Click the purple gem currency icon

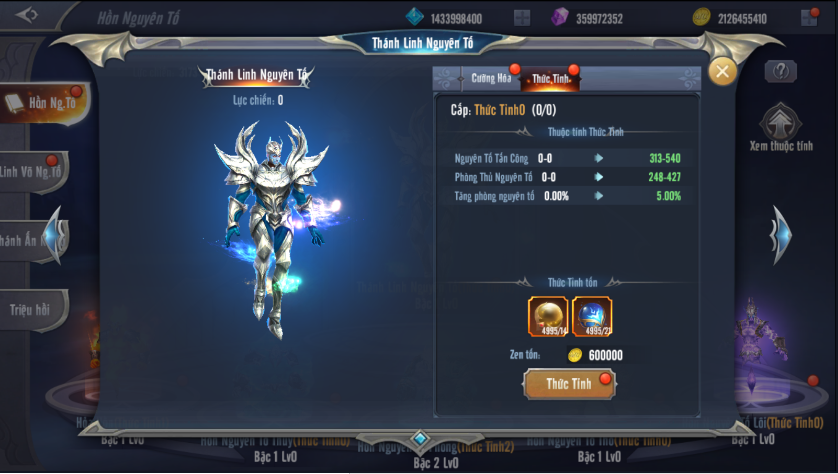click(x=560, y=17)
